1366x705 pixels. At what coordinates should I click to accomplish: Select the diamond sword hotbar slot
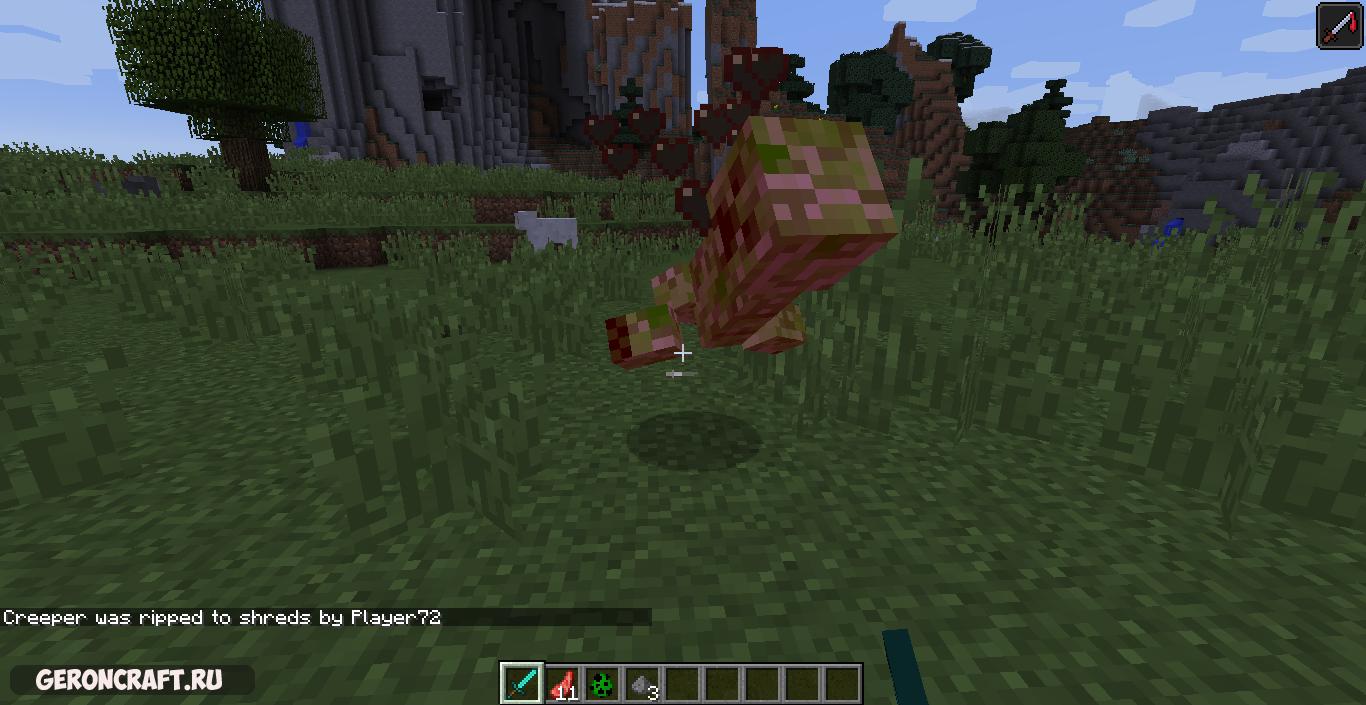pos(522,684)
